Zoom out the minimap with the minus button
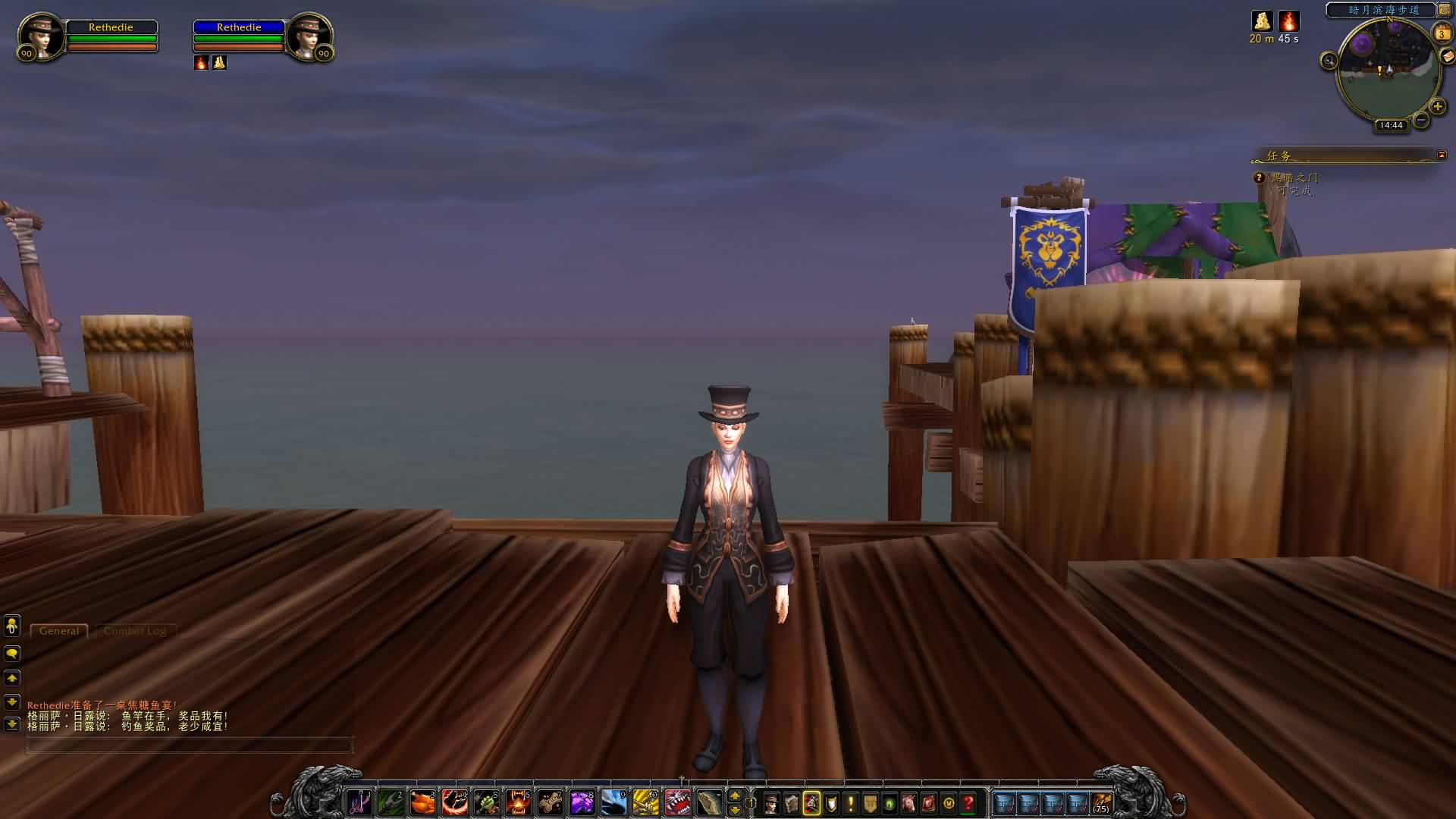Image resolution: width=1456 pixels, height=819 pixels. [x=1421, y=120]
